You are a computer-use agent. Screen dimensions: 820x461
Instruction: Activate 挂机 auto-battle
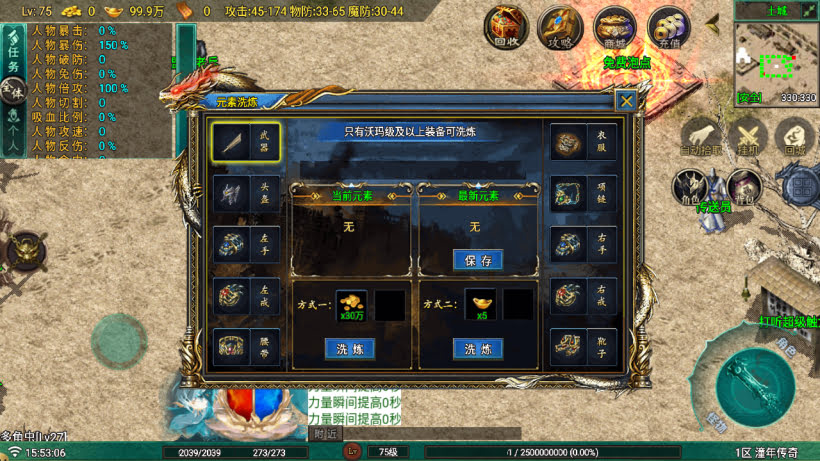coord(747,137)
